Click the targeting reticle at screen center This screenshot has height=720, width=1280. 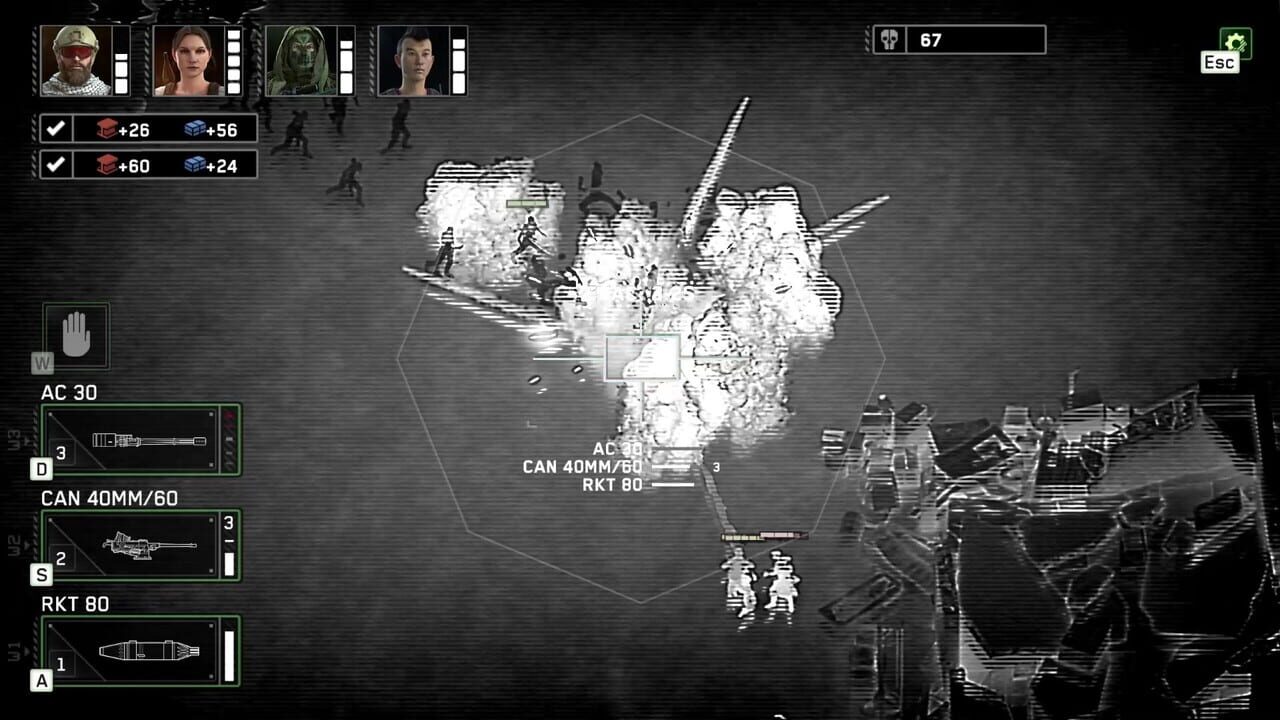coord(643,359)
